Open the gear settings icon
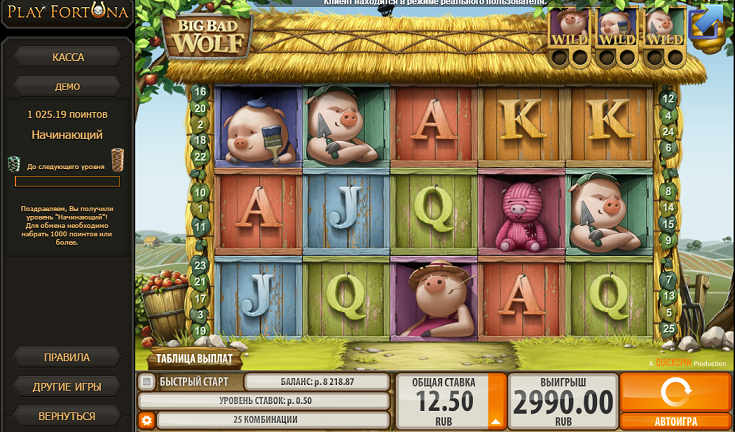This screenshot has width=735, height=432. pos(147,420)
